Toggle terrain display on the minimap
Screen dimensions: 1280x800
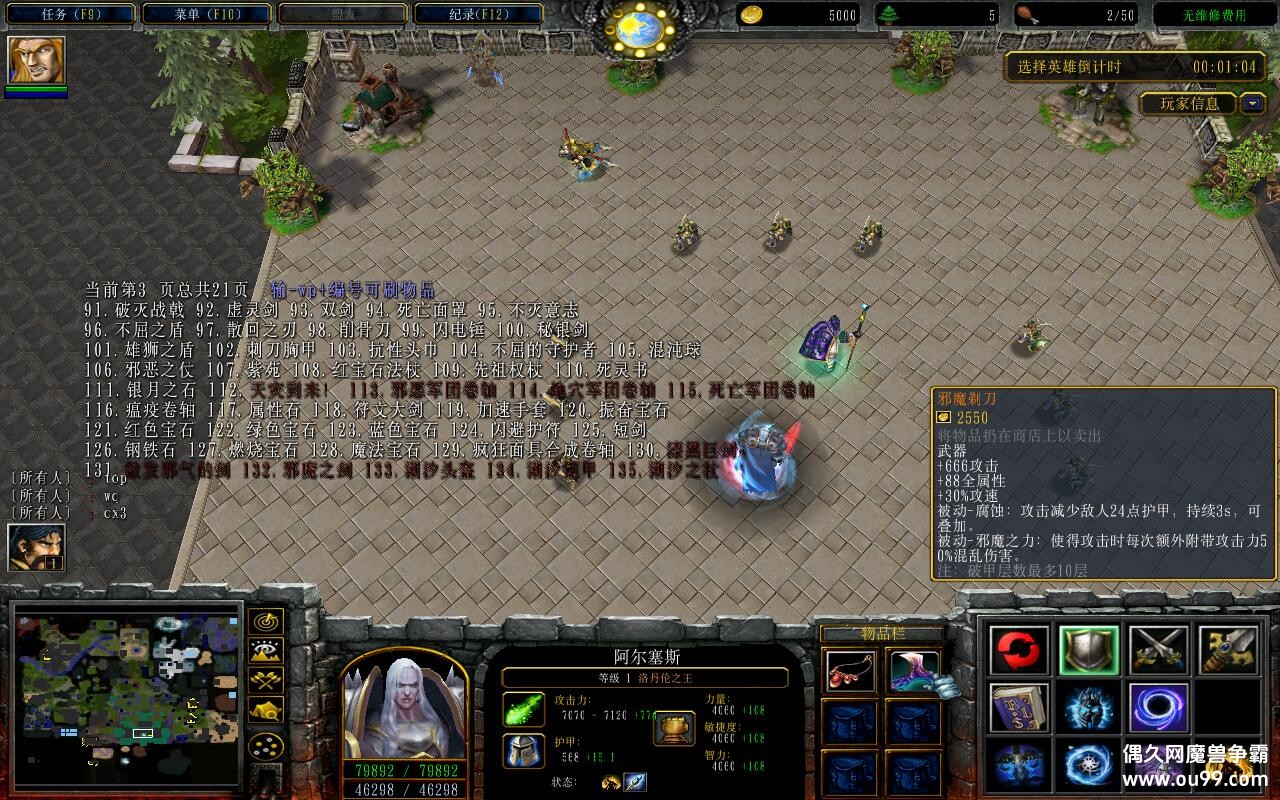266,650
